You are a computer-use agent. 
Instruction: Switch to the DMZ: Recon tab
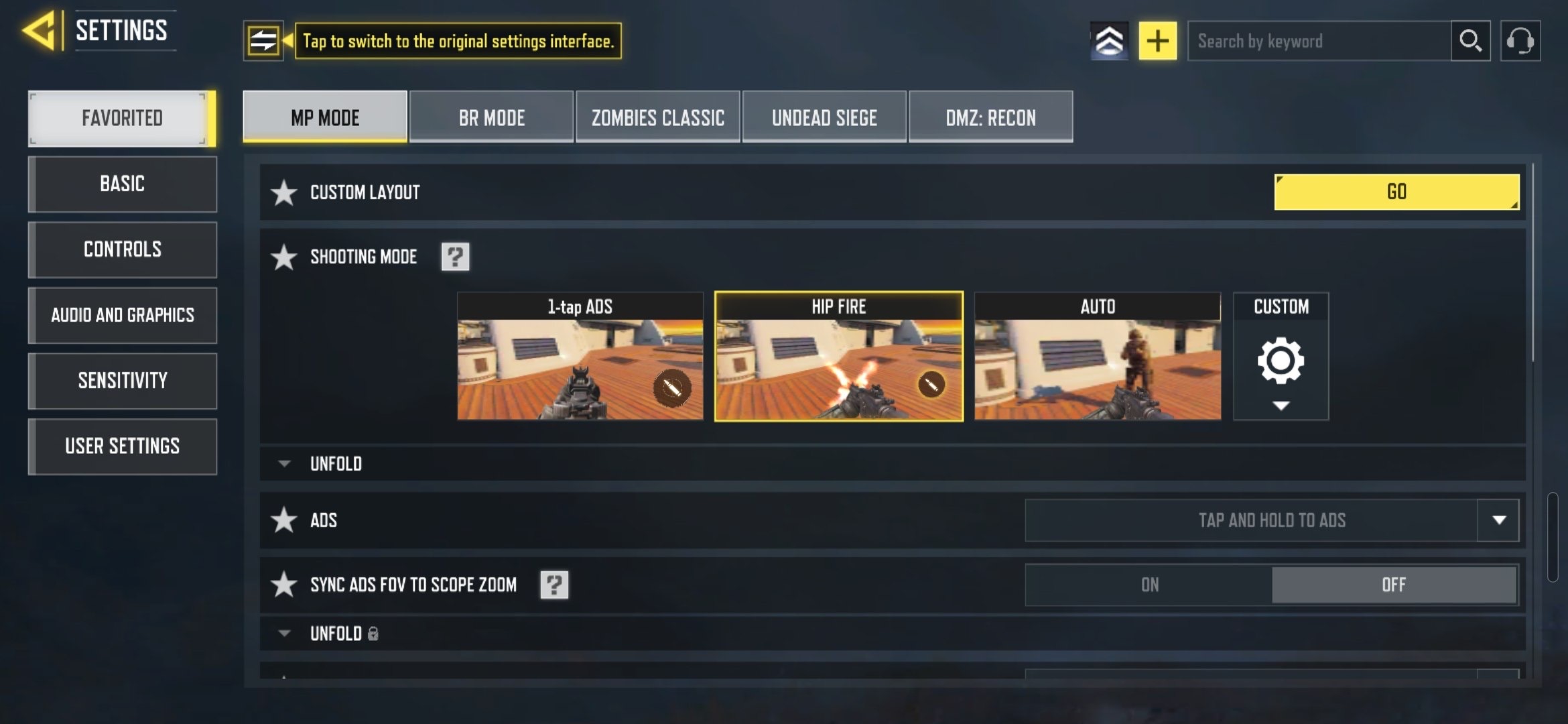(x=990, y=117)
